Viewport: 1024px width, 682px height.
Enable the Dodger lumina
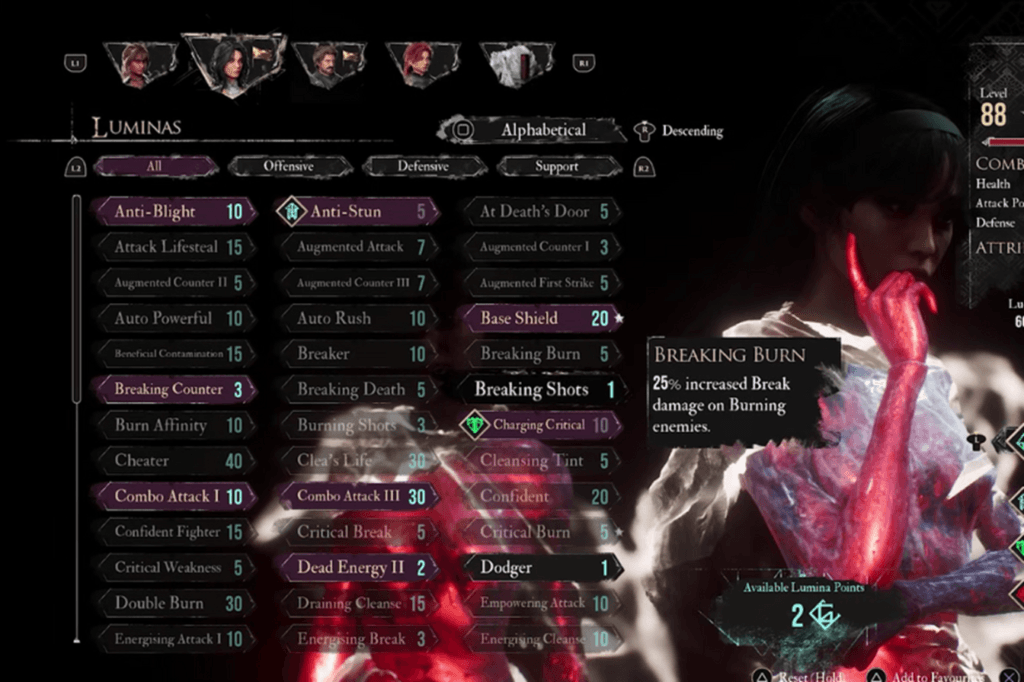click(x=541, y=567)
